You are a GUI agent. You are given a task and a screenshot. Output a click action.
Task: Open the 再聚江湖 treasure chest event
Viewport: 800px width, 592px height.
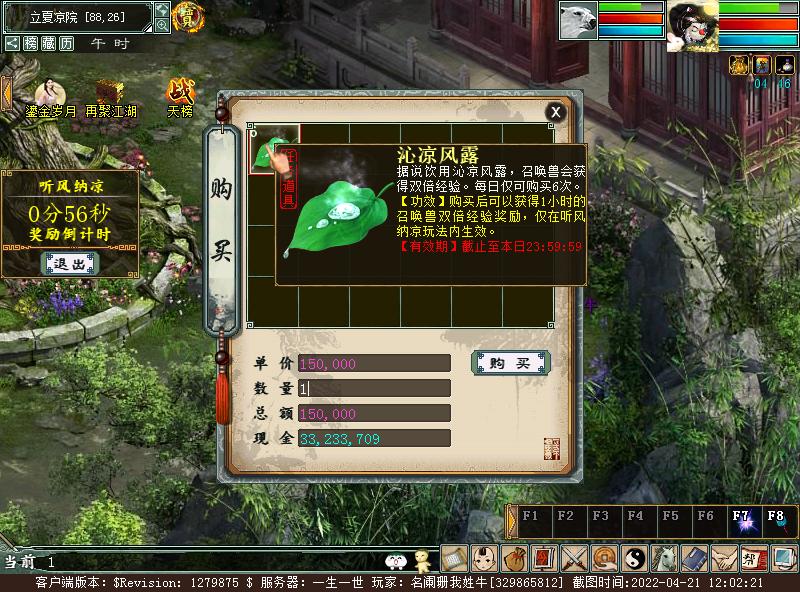(110, 94)
